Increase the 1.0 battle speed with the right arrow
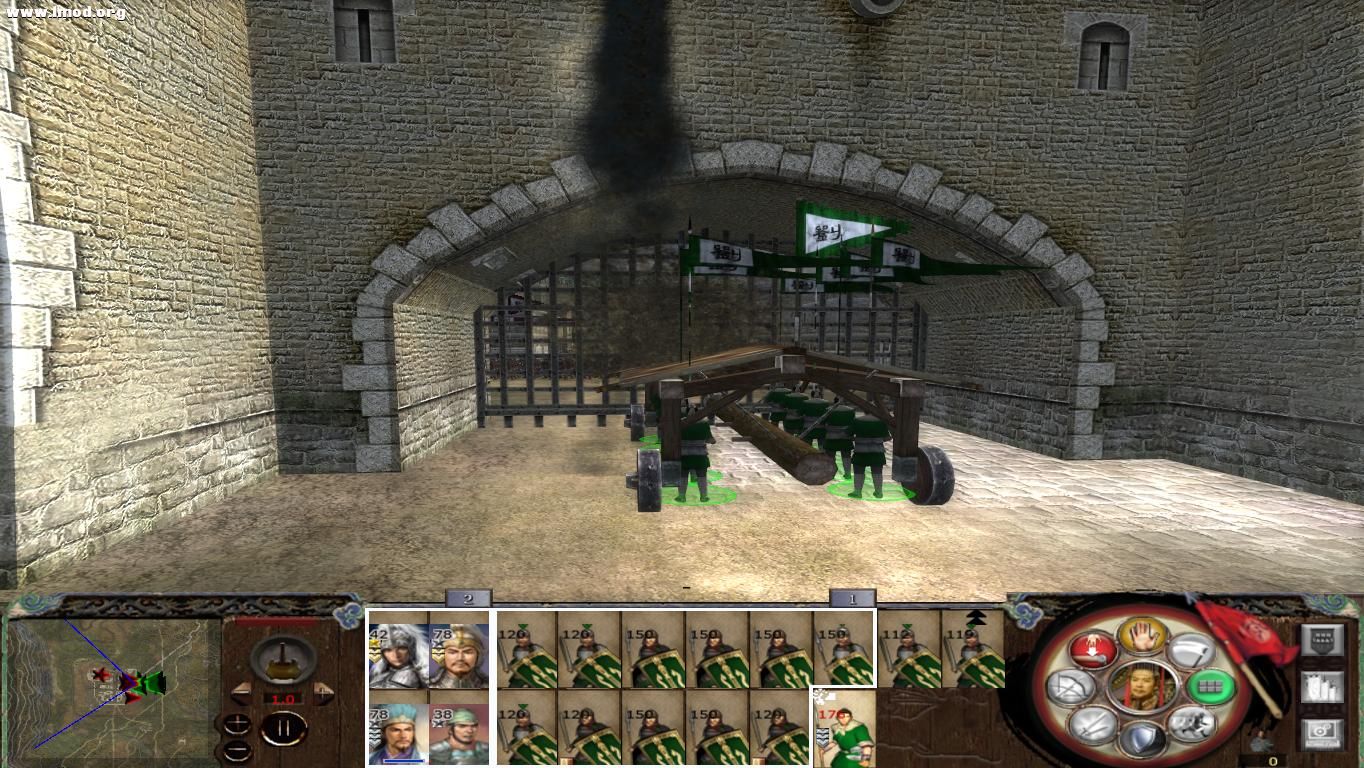The image size is (1364, 768). pos(322,694)
